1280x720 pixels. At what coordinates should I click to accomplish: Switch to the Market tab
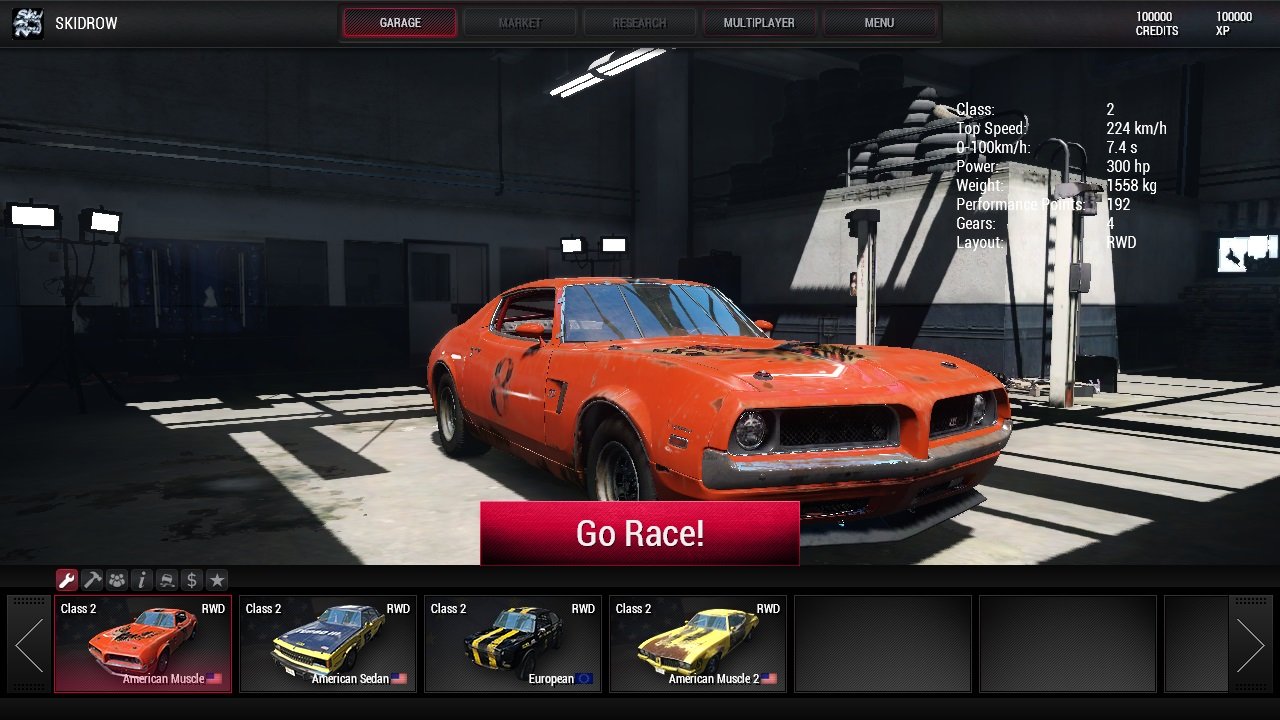[x=520, y=21]
